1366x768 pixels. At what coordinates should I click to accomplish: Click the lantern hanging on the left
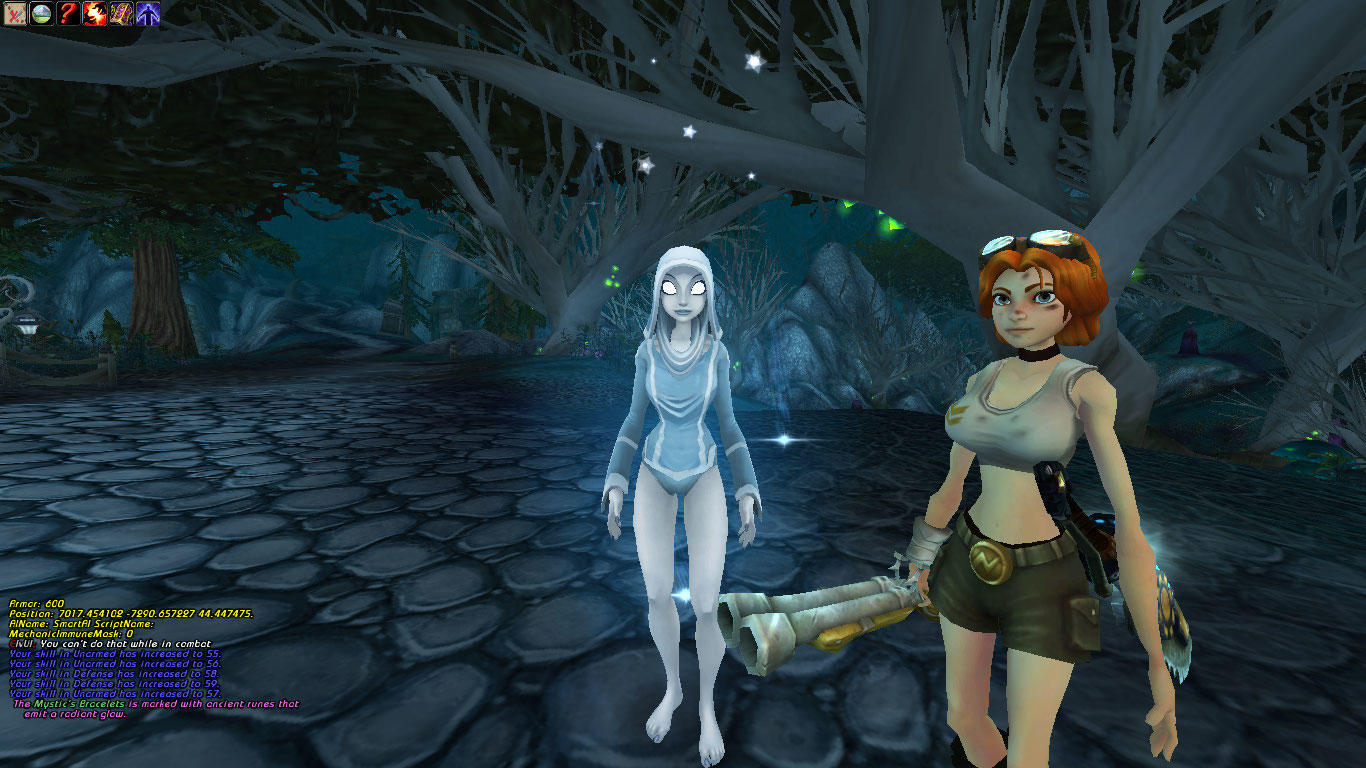pos(30,326)
